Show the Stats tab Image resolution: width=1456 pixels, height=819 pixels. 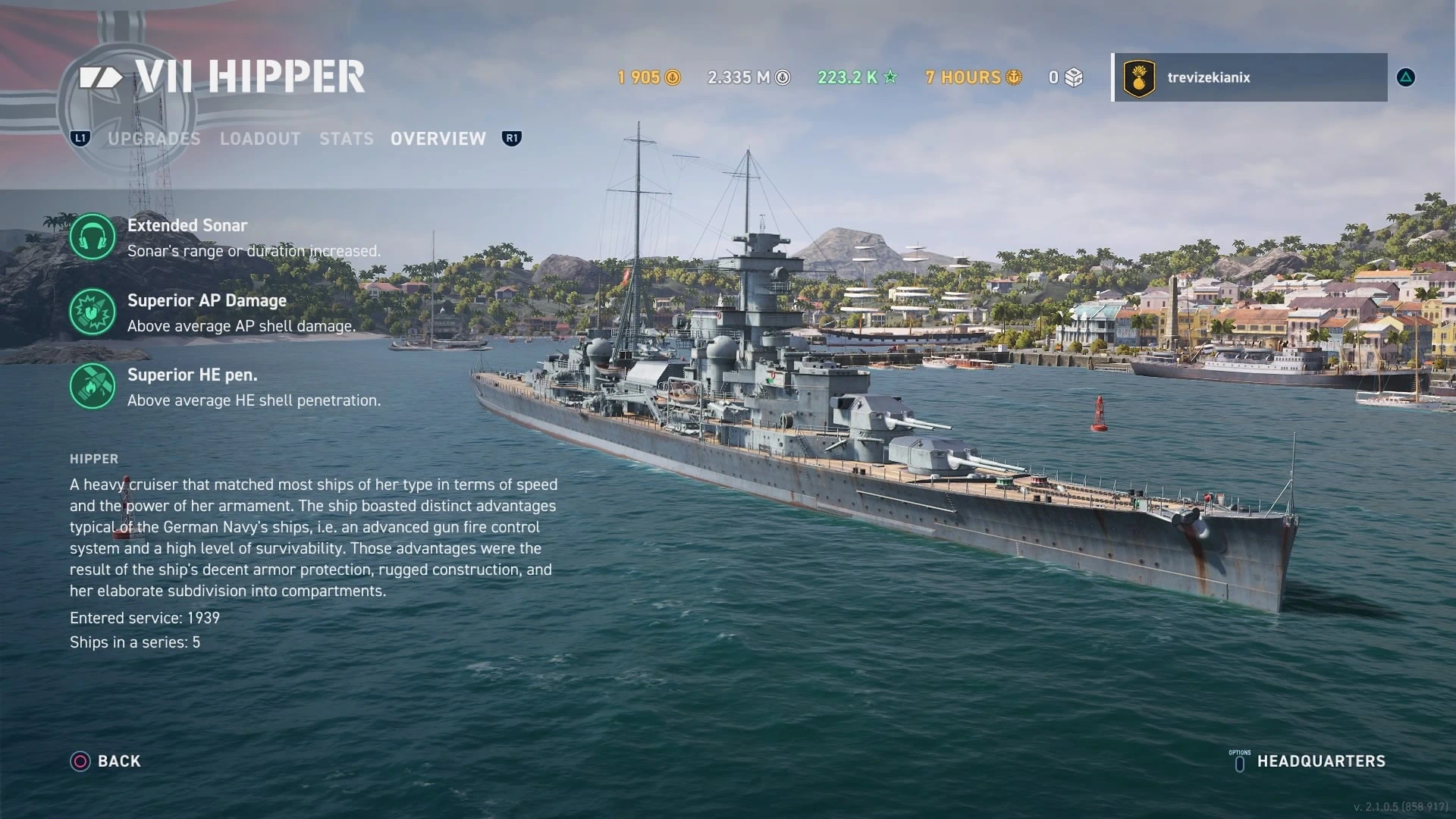point(346,139)
